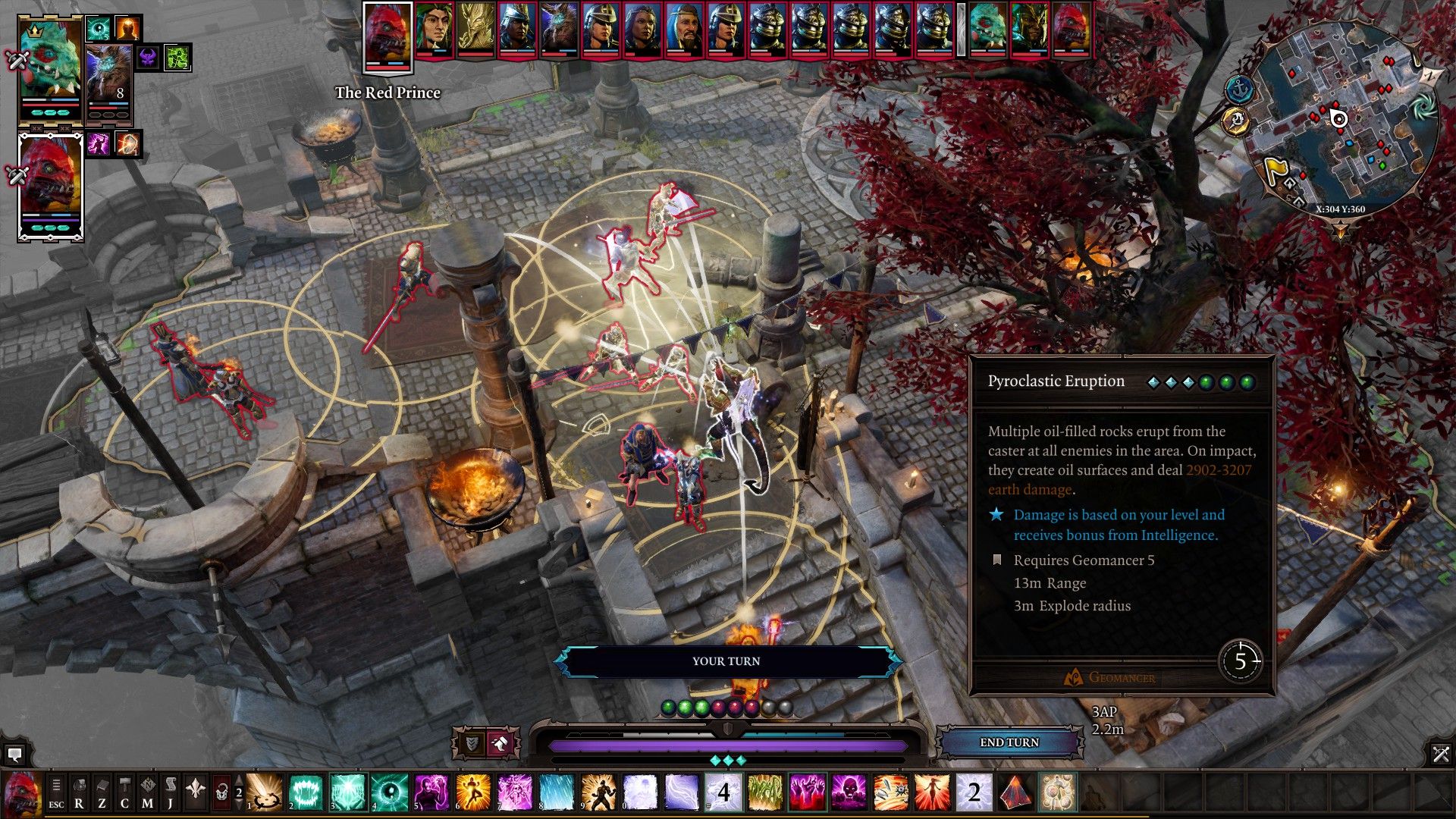Viewport: 1456px width, 819px height.
Task: Click the cyan progress bar above the hotbar
Action: tap(791, 734)
